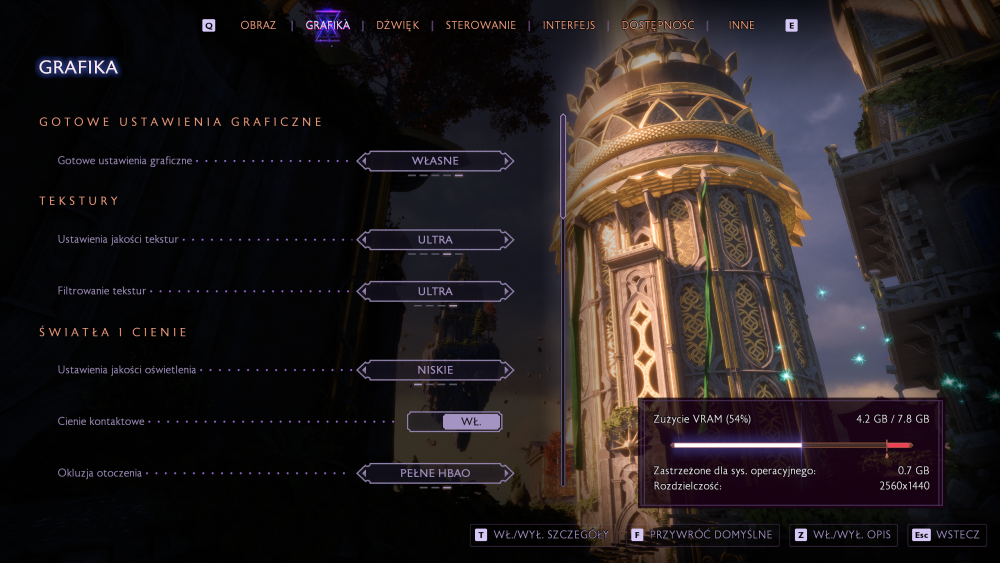Lower Ustawienia jakości tekstur with left arrow
Screen dimensions: 1000x563
coord(362,240)
